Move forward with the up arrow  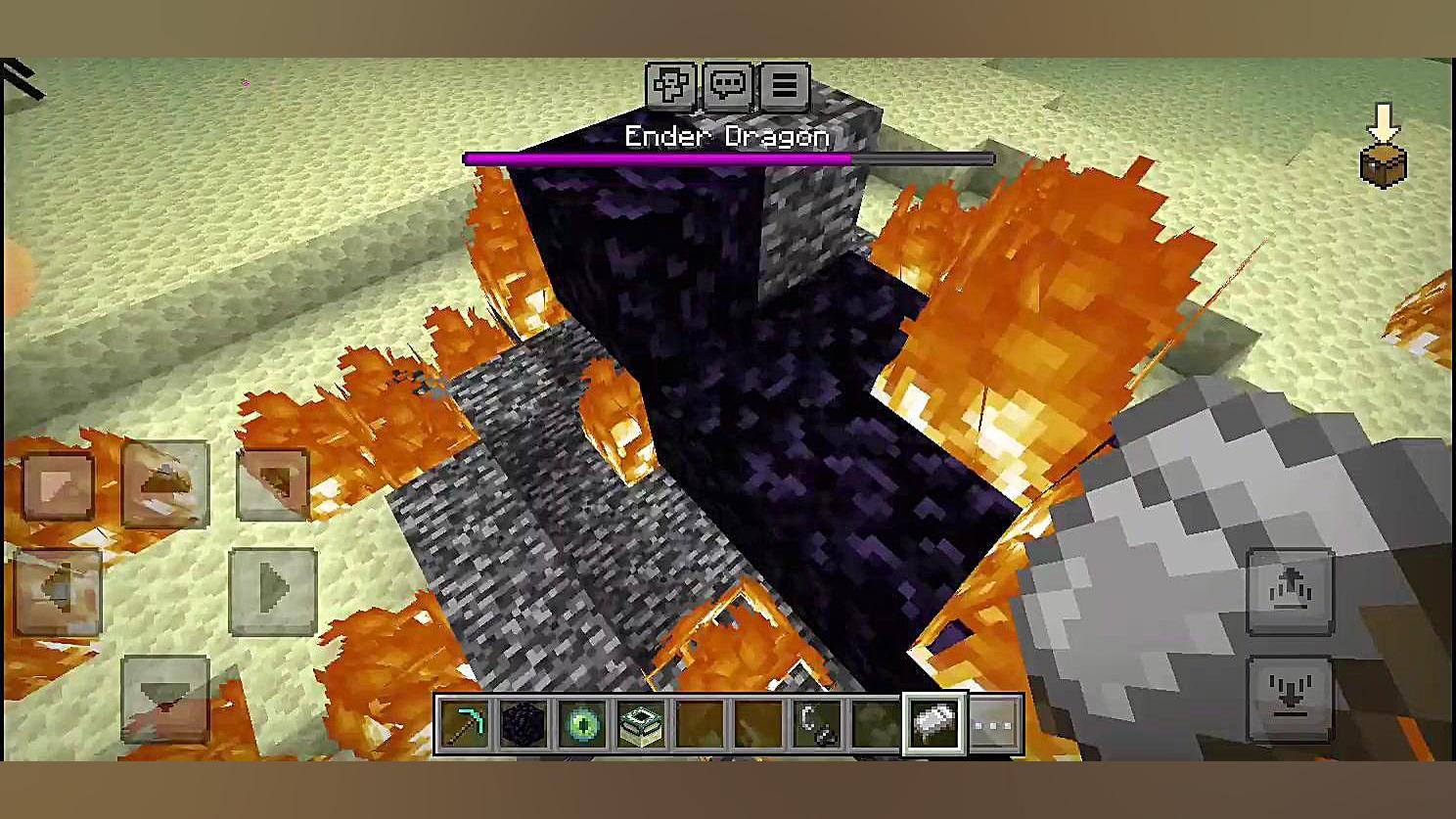pyautogui.click(x=165, y=484)
